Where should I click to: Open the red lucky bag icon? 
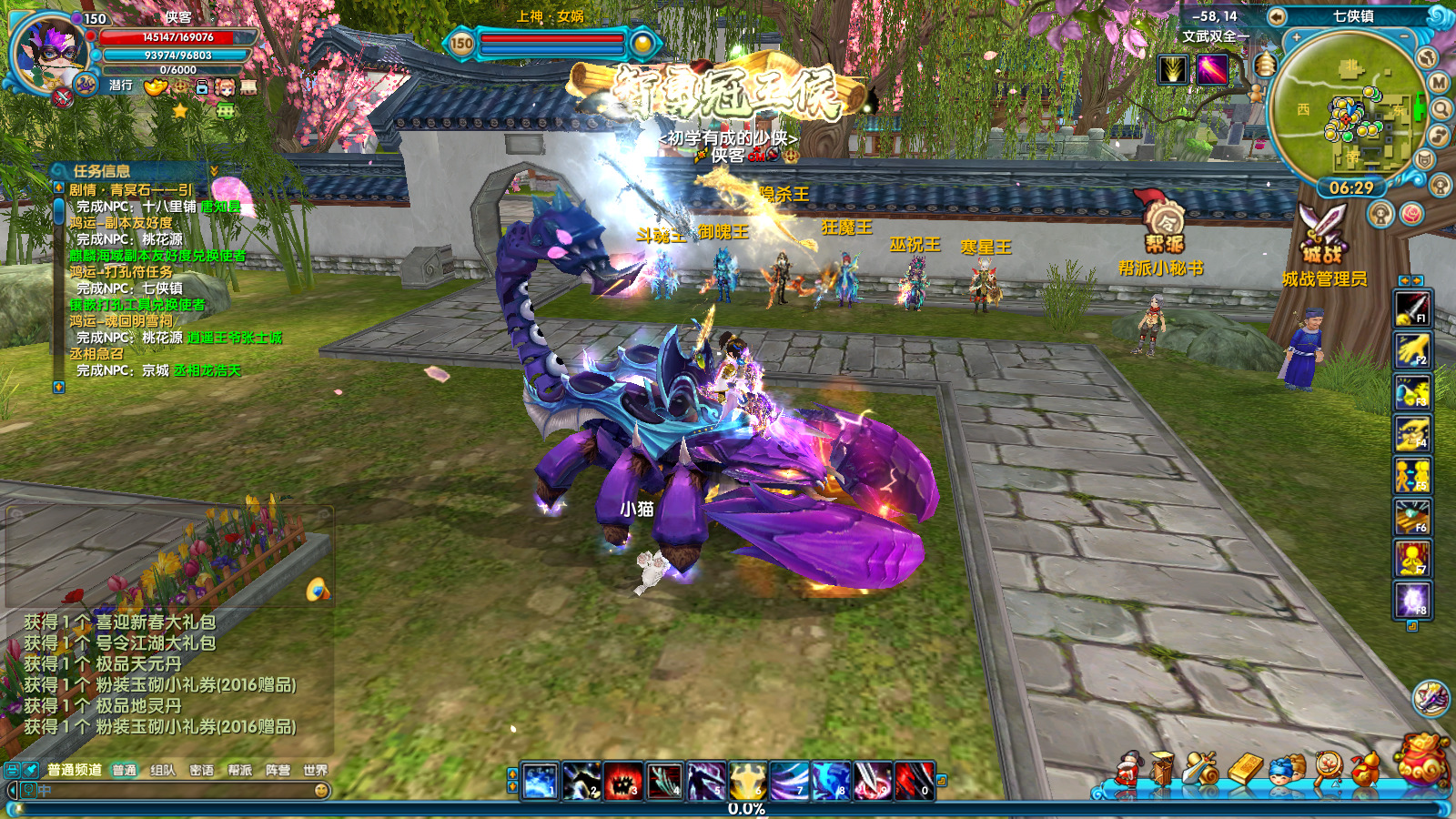click(x=1422, y=759)
